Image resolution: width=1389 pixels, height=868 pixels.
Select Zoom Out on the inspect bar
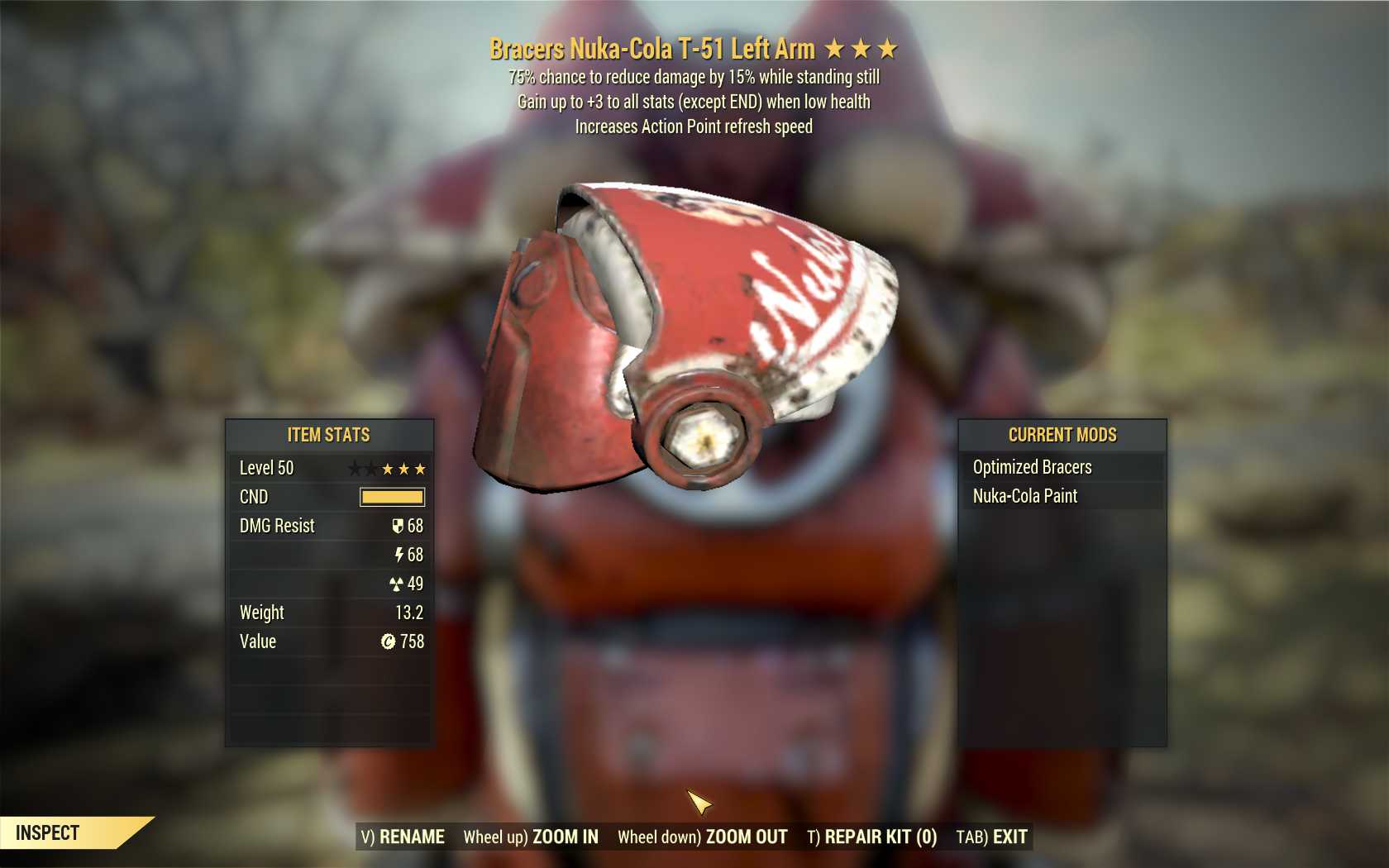pos(703,837)
